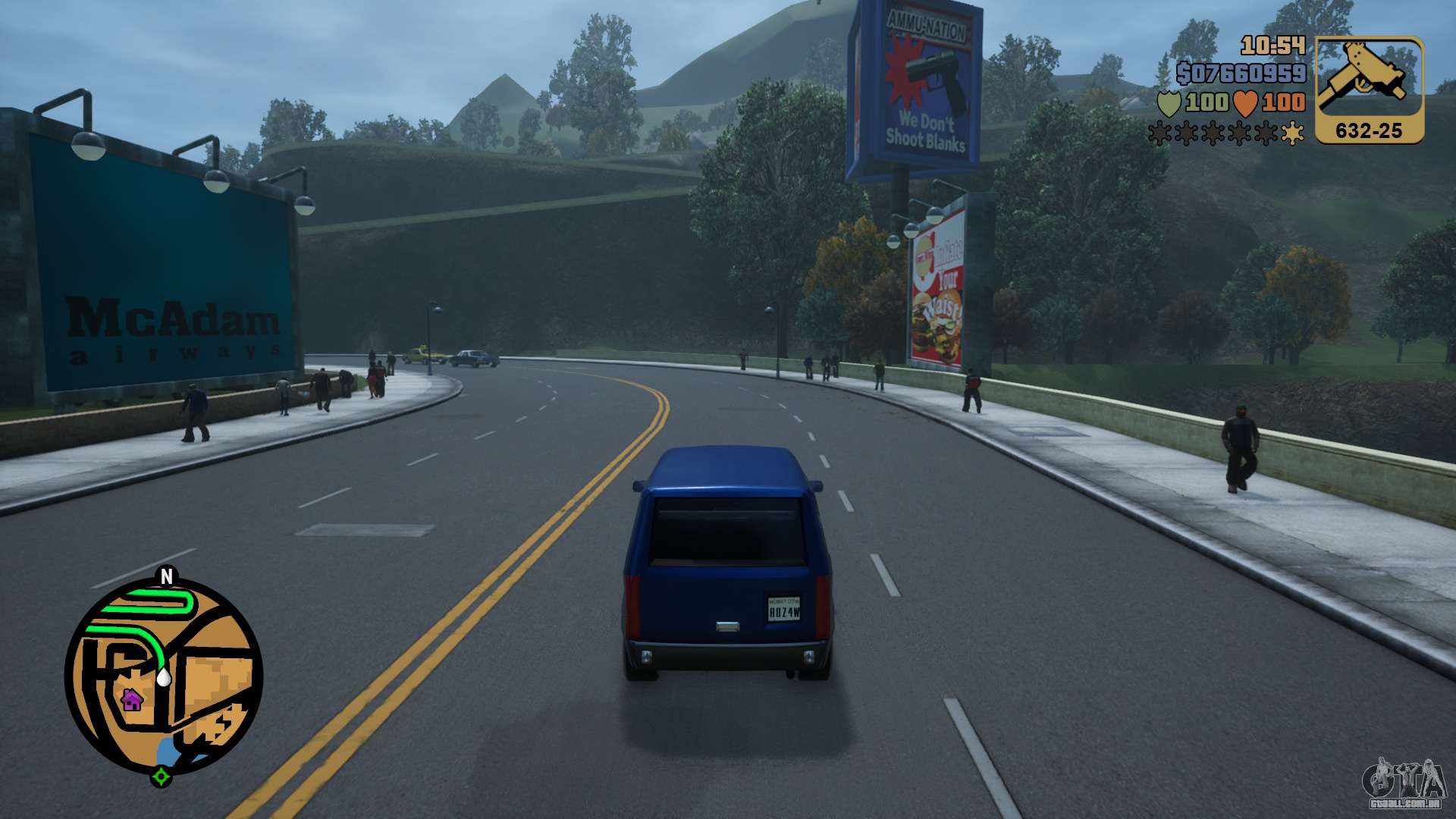Click the gtaall watermark logo
Image resolution: width=1456 pixels, height=819 pixels.
tap(1404, 785)
